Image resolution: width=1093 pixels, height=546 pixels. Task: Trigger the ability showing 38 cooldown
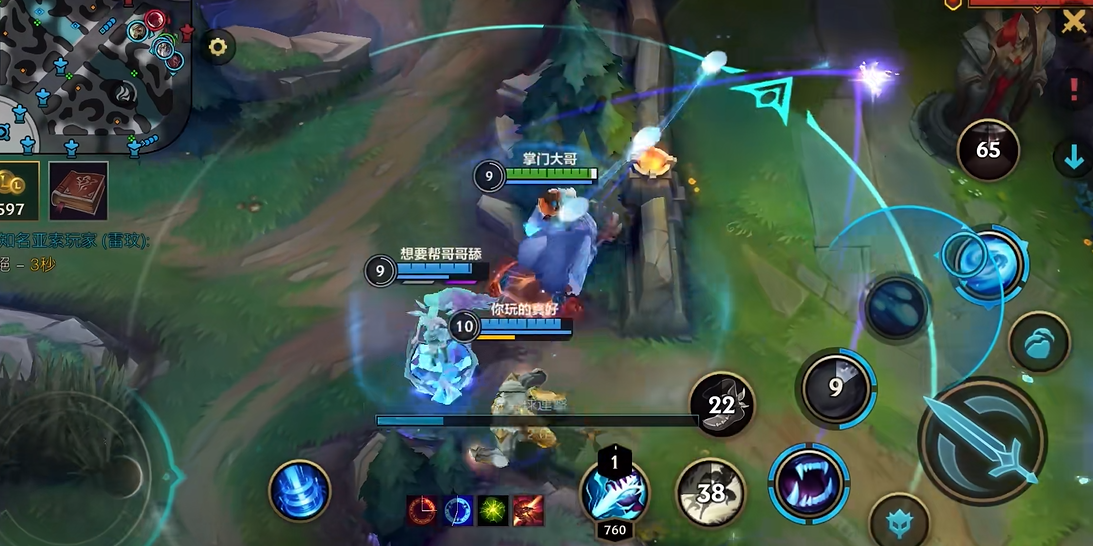click(x=711, y=492)
